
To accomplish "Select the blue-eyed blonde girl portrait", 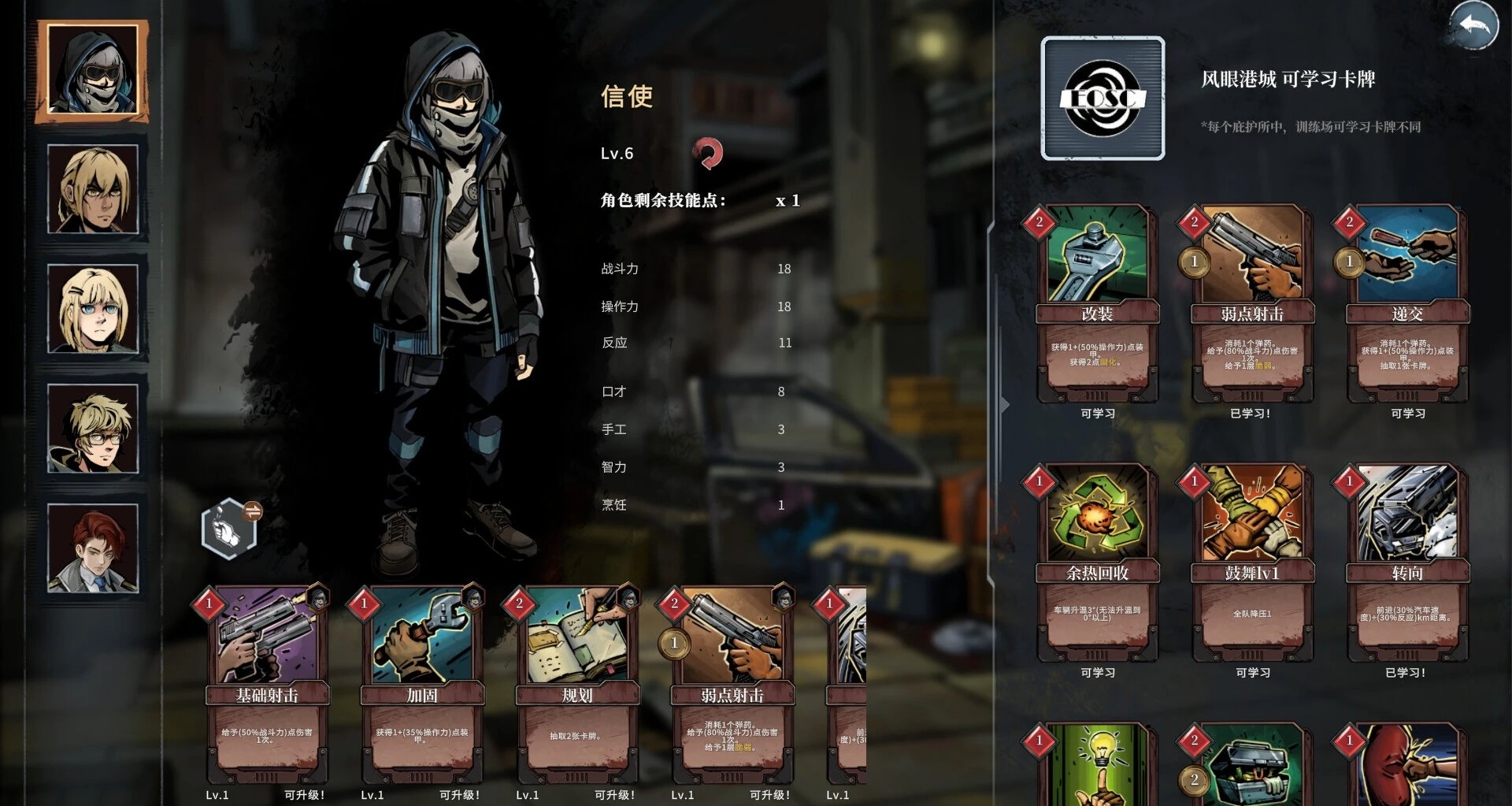I will [93, 309].
